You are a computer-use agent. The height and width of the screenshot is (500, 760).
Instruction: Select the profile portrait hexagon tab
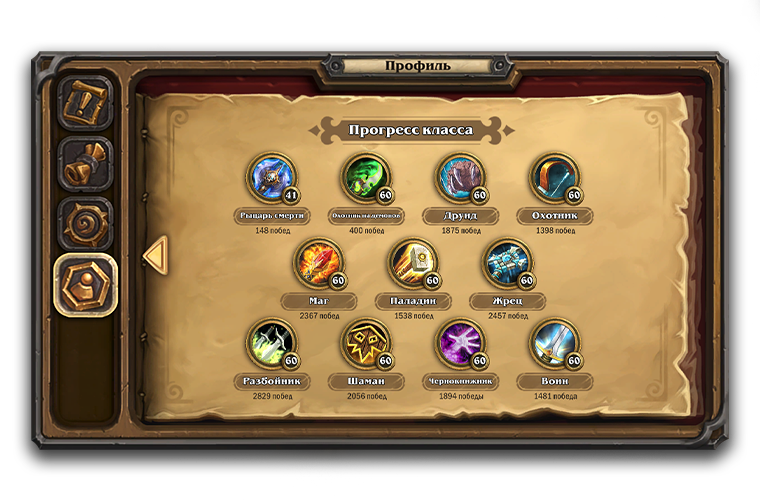click(85, 287)
